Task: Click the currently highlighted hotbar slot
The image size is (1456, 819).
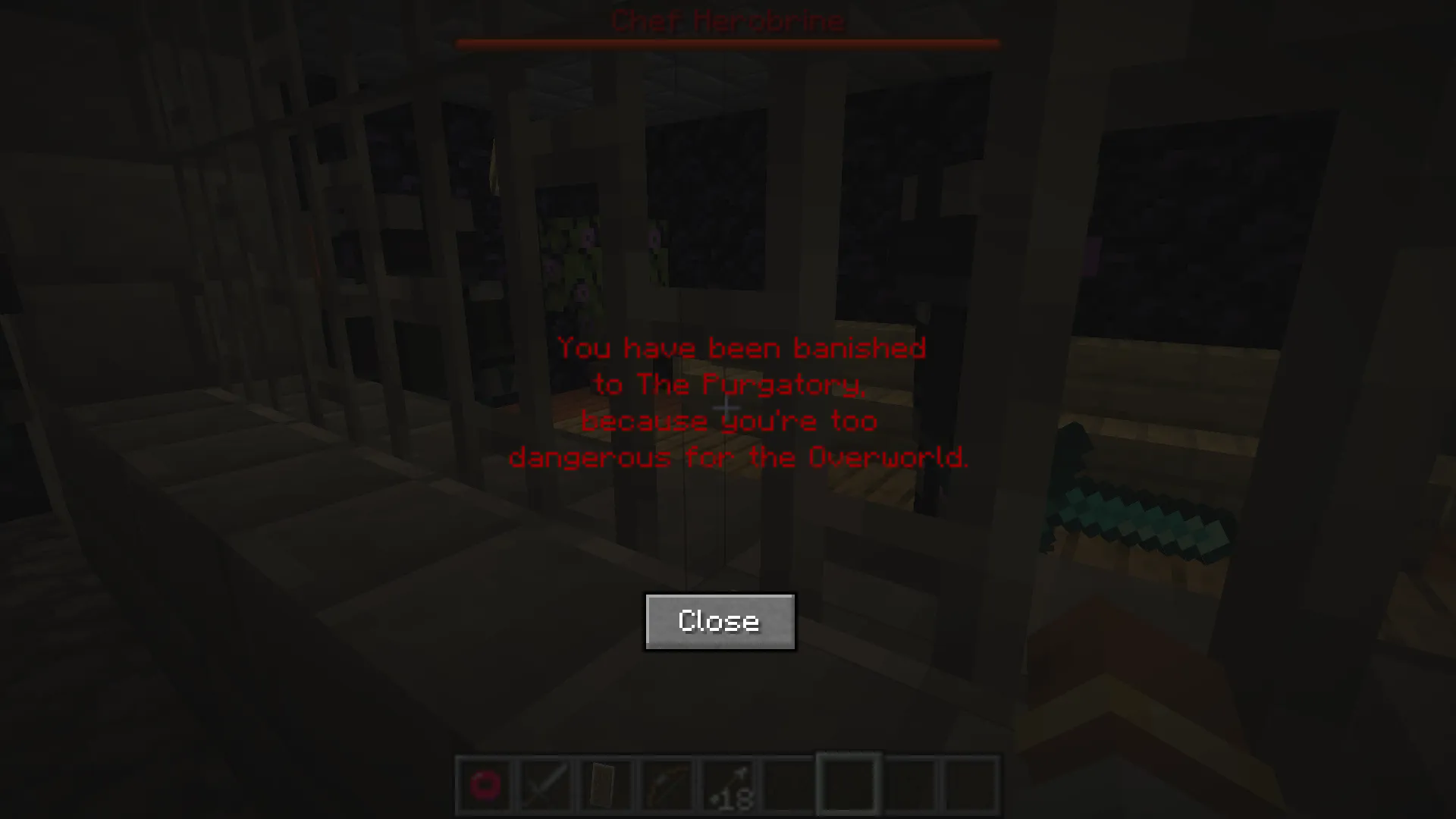Action: point(849,785)
